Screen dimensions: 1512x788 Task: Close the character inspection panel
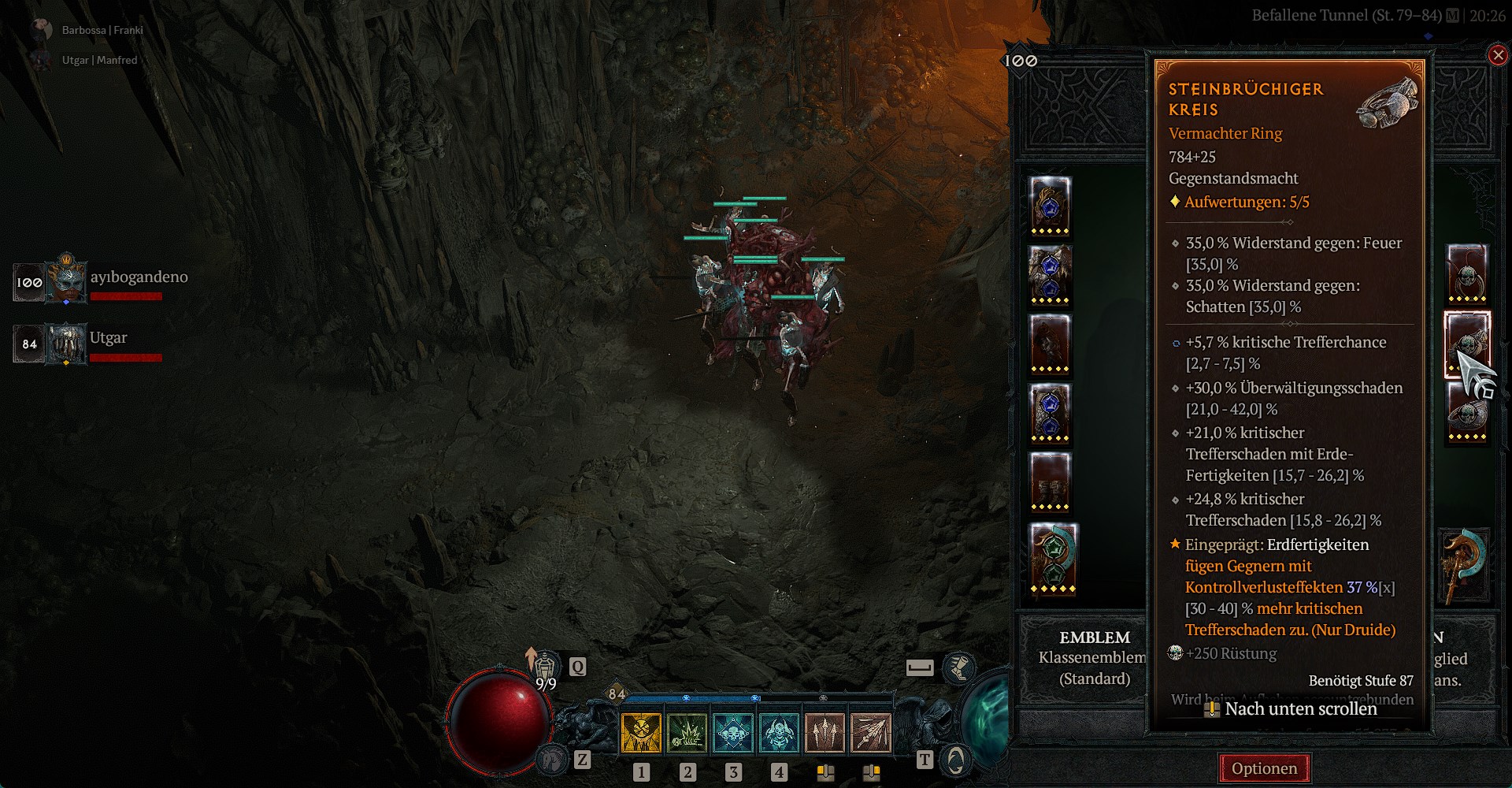pyautogui.click(x=1497, y=55)
